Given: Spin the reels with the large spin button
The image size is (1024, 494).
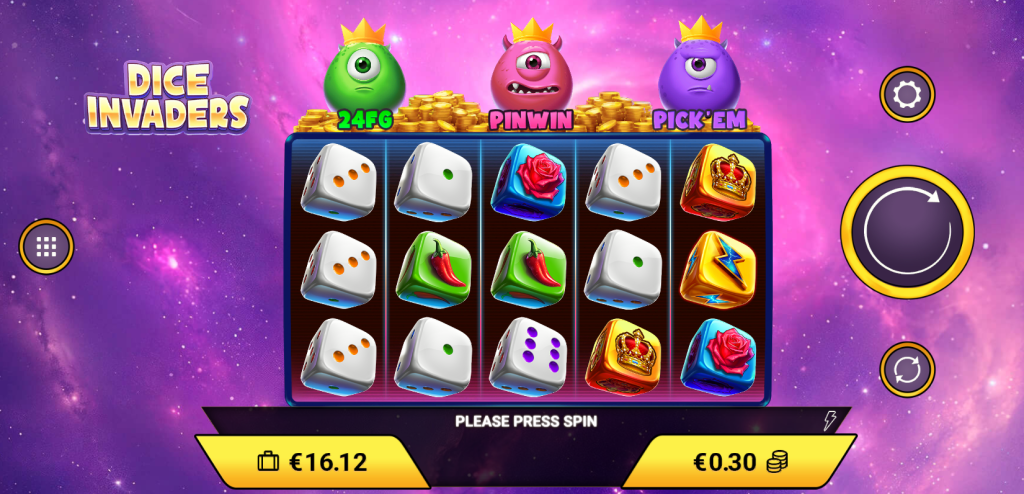Looking at the screenshot, I should click(906, 232).
